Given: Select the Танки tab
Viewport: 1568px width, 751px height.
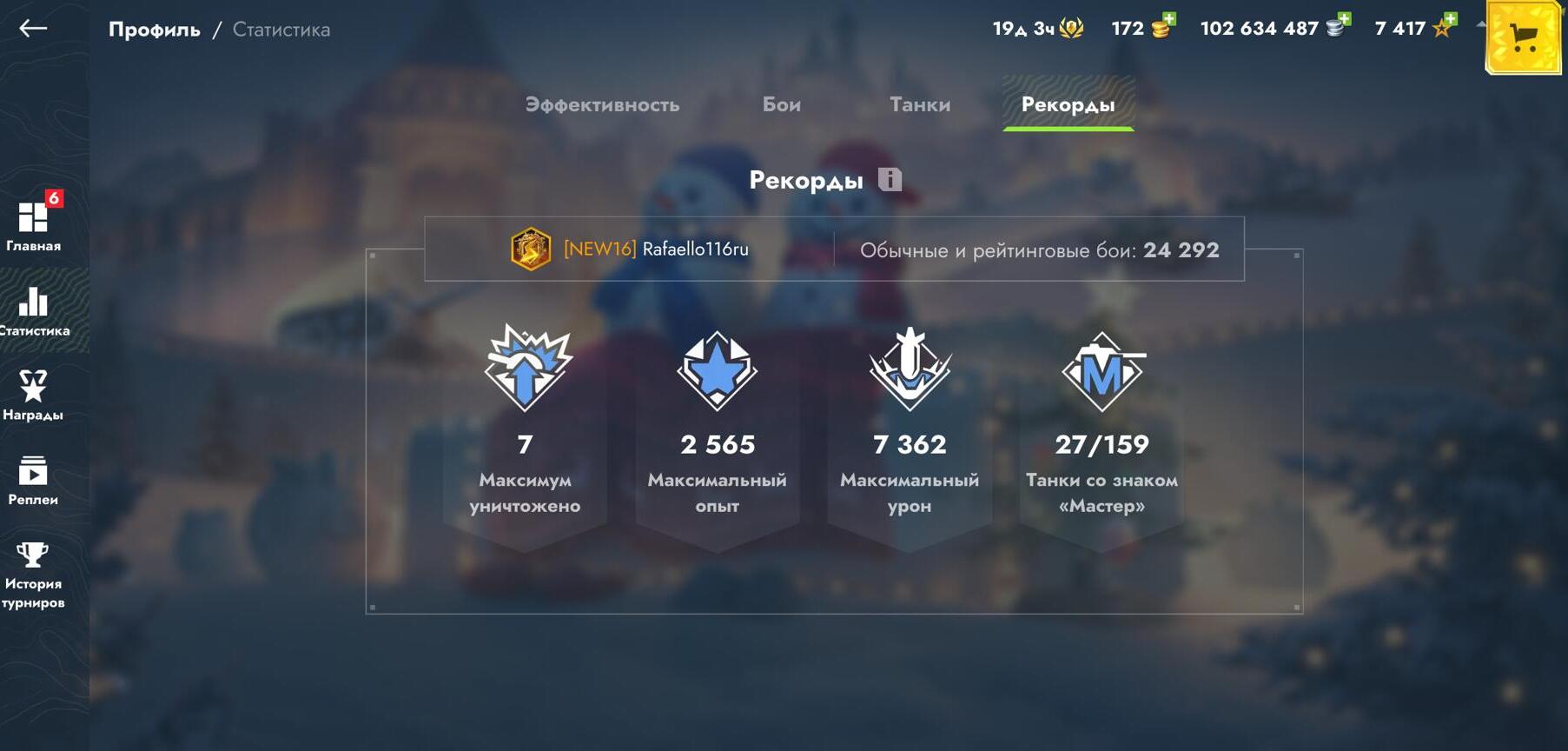Looking at the screenshot, I should click(920, 105).
